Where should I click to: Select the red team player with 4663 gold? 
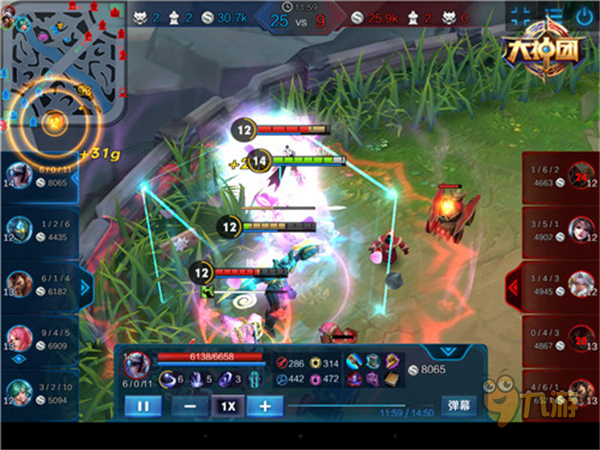click(x=562, y=177)
